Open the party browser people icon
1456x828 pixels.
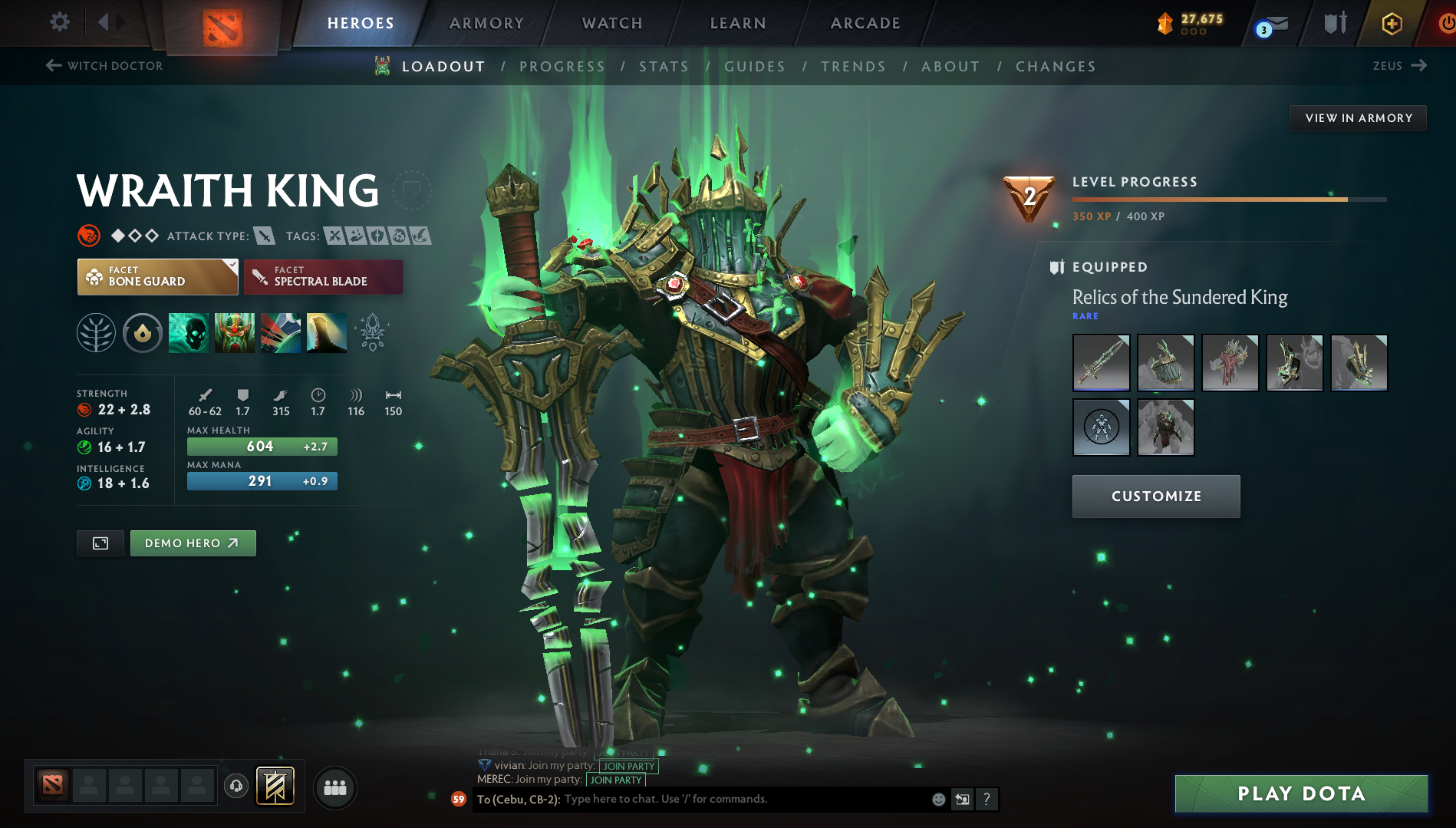[334, 787]
